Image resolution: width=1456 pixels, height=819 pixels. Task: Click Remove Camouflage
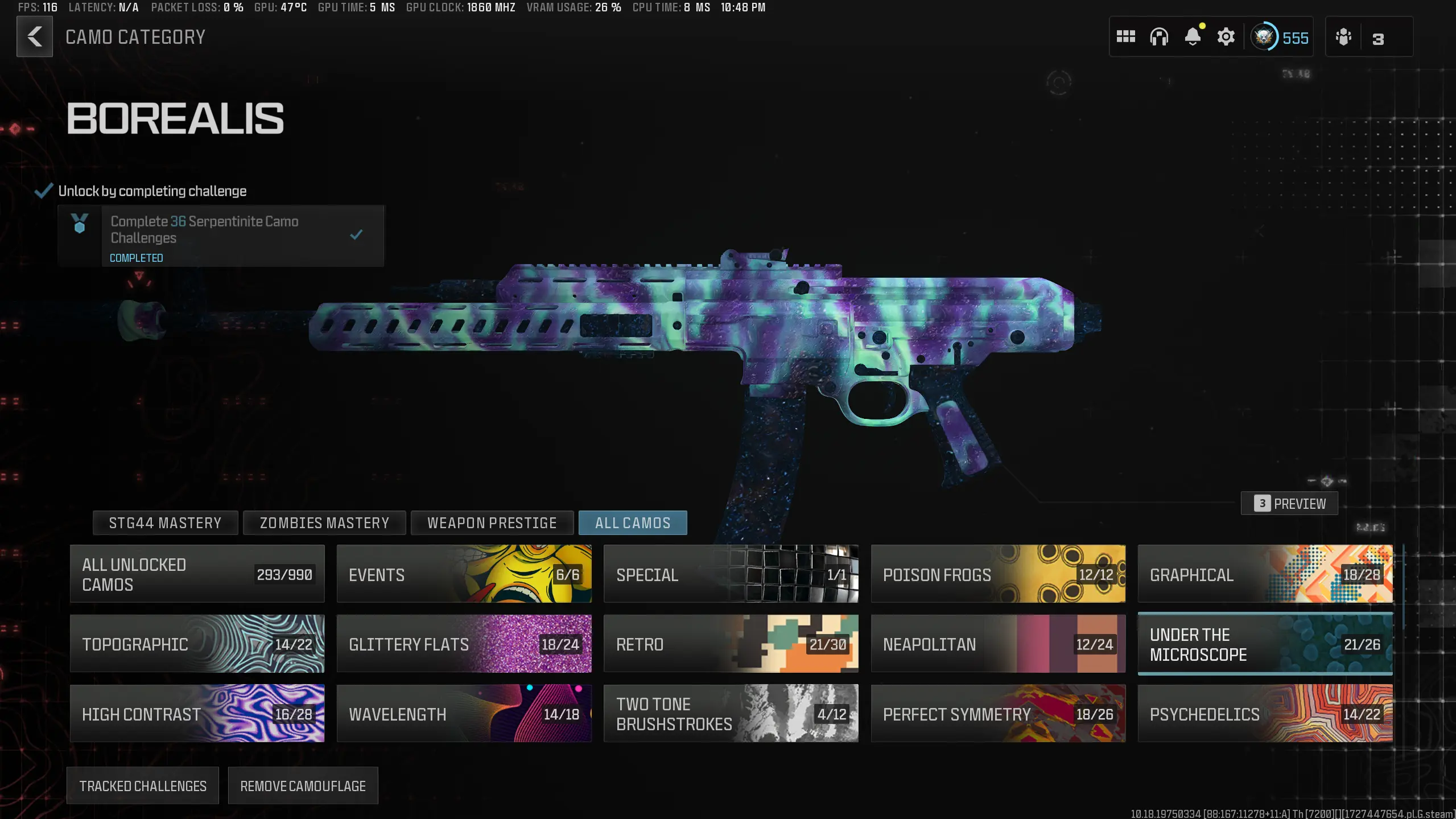coord(303,785)
